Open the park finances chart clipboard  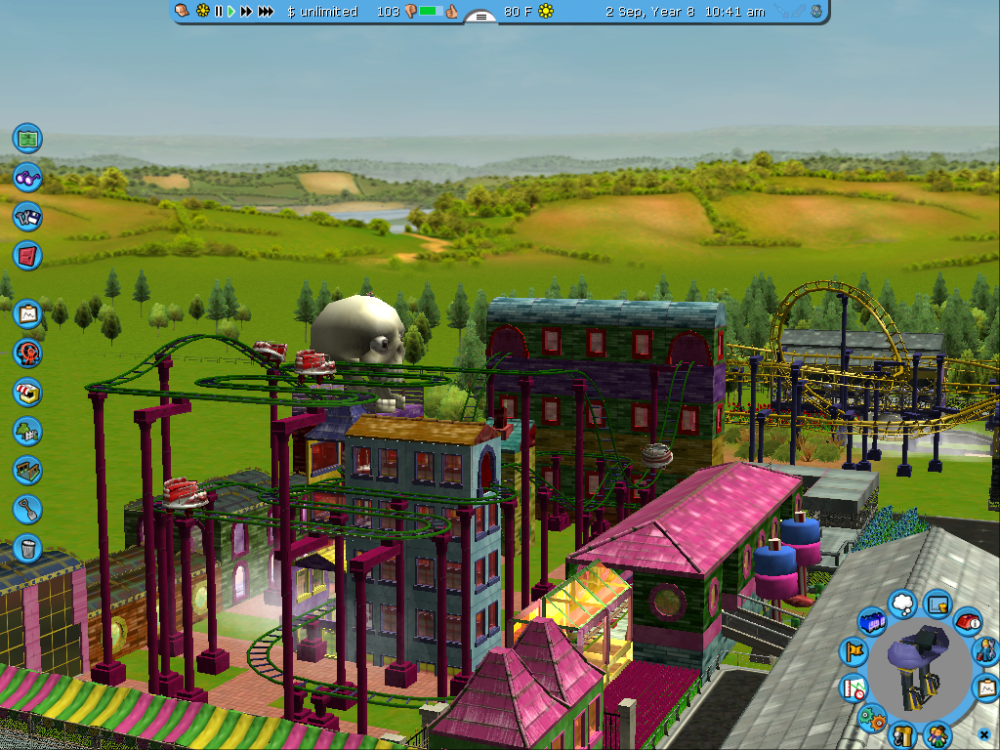(27, 314)
